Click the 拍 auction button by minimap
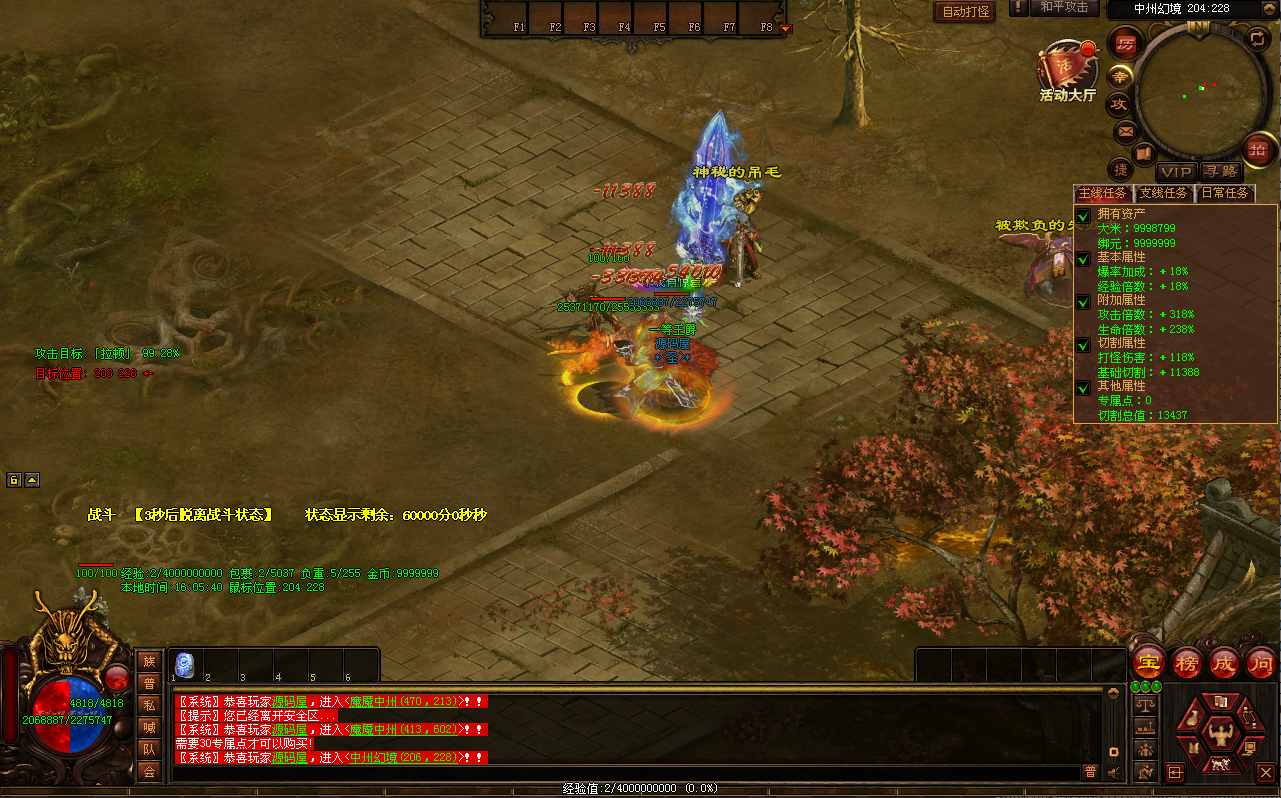The height and width of the screenshot is (798, 1281). click(x=1257, y=150)
